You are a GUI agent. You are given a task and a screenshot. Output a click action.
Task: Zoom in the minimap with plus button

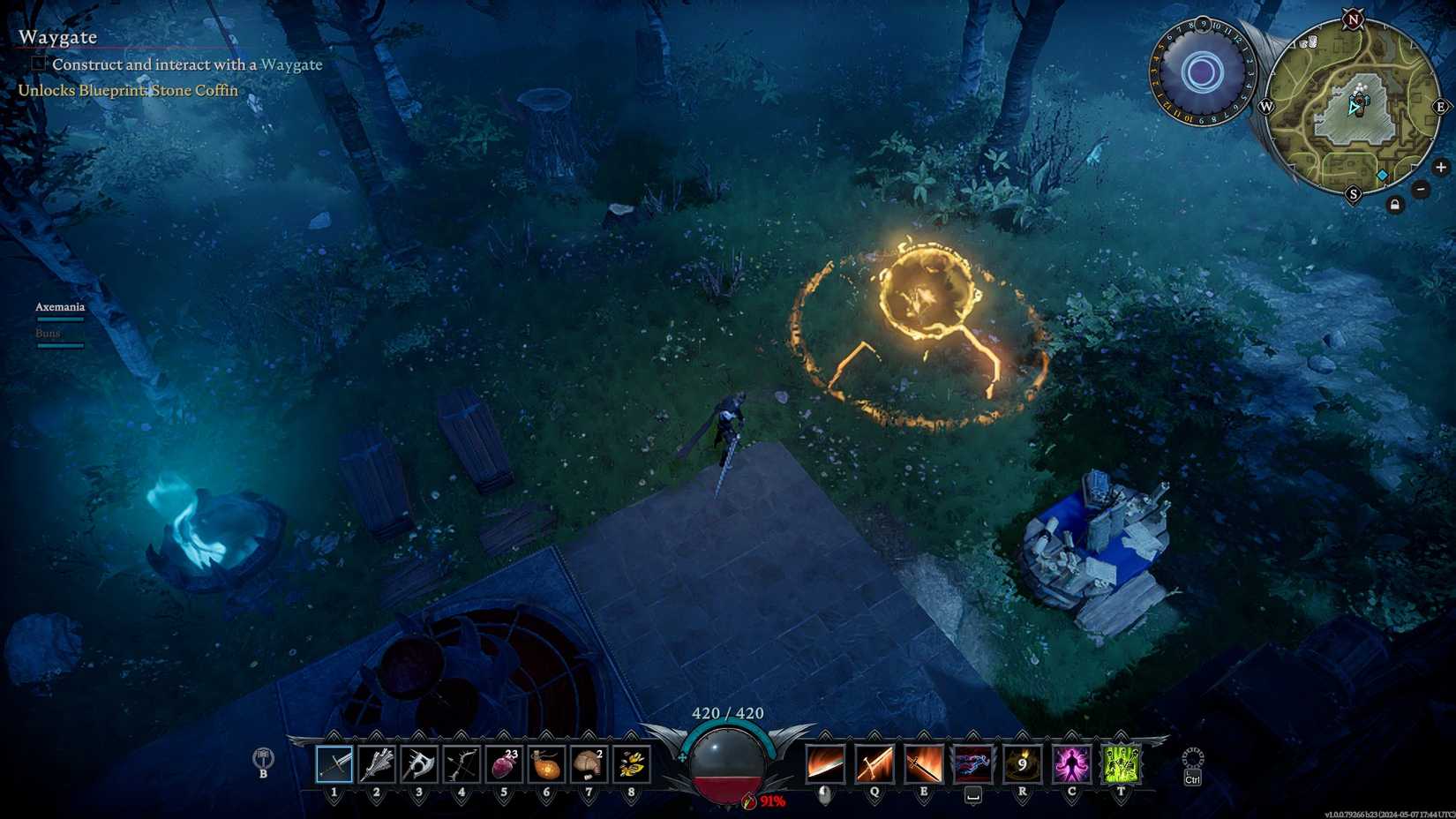click(x=1441, y=166)
